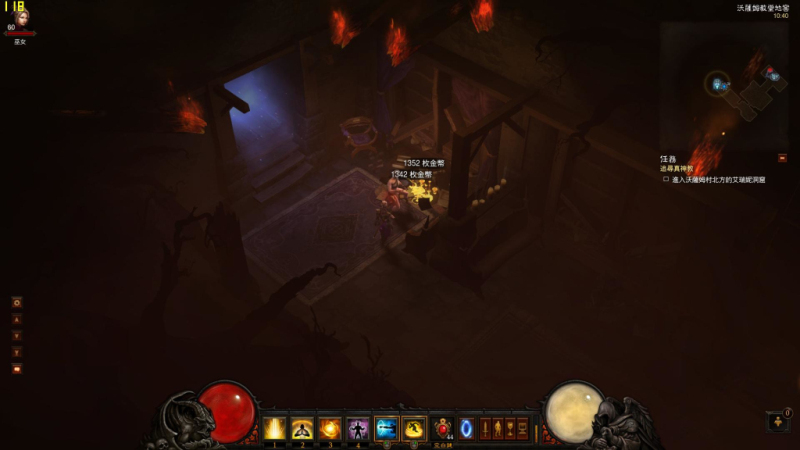Drink the red health potion
The width and height of the screenshot is (800, 450).
click(443, 428)
